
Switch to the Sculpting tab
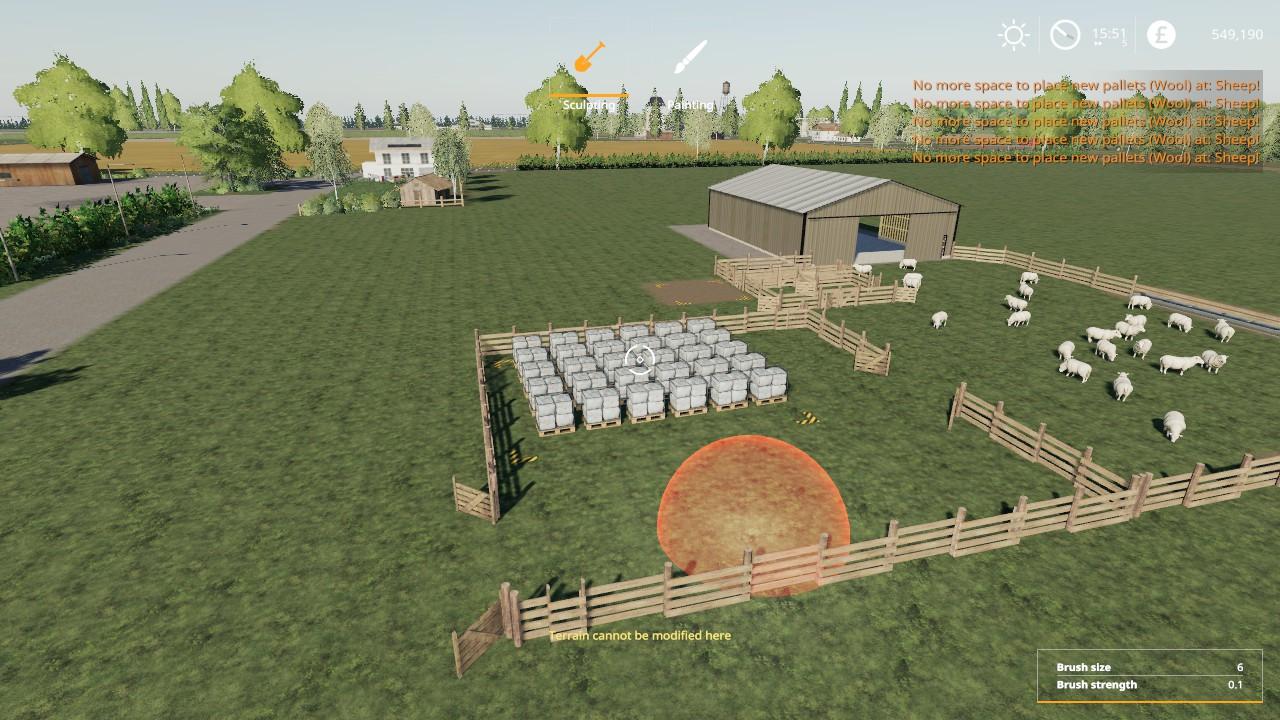[x=588, y=103]
